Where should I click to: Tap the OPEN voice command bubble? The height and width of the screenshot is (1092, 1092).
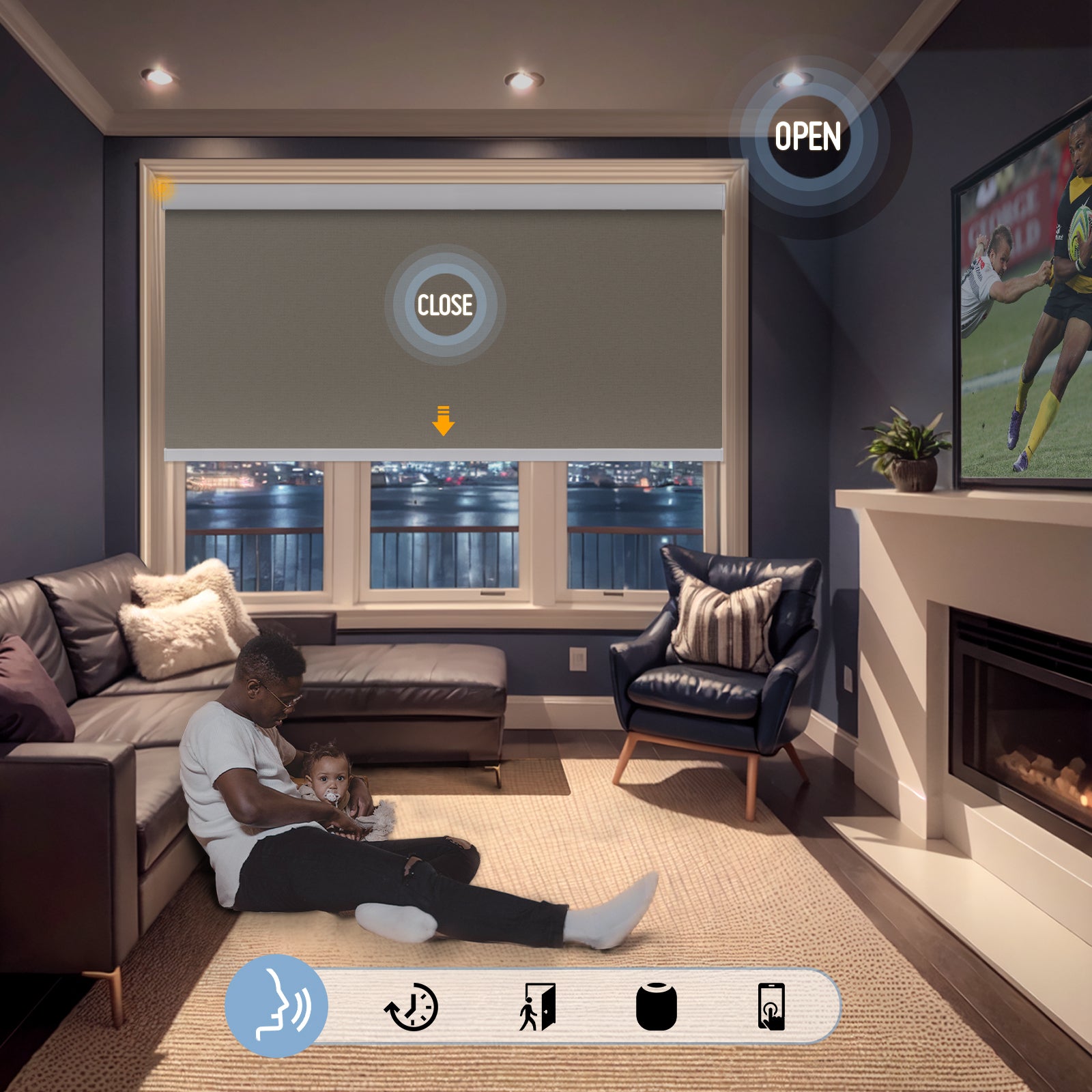808,136
